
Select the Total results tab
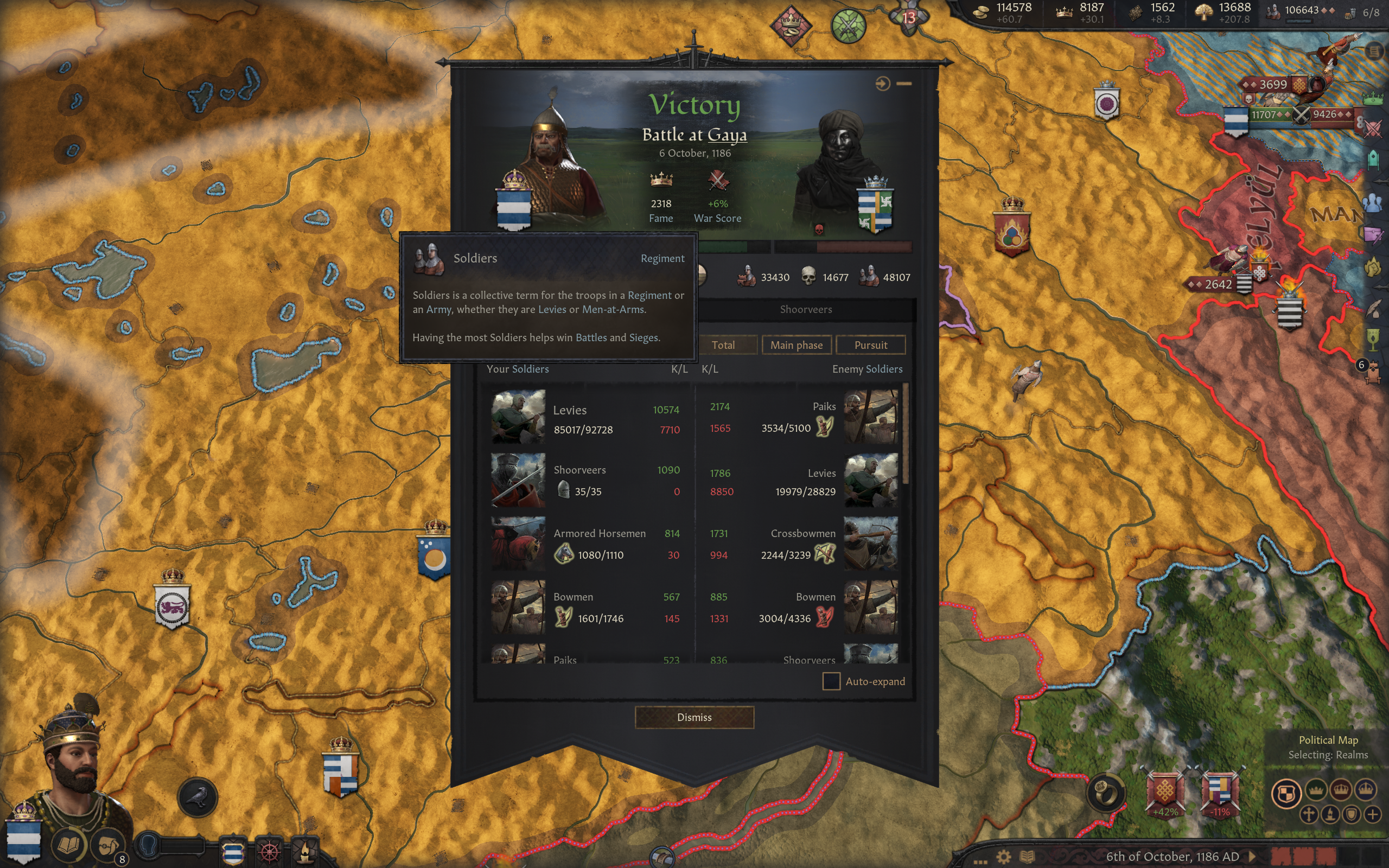pyautogui.click(x=723, y=345)
